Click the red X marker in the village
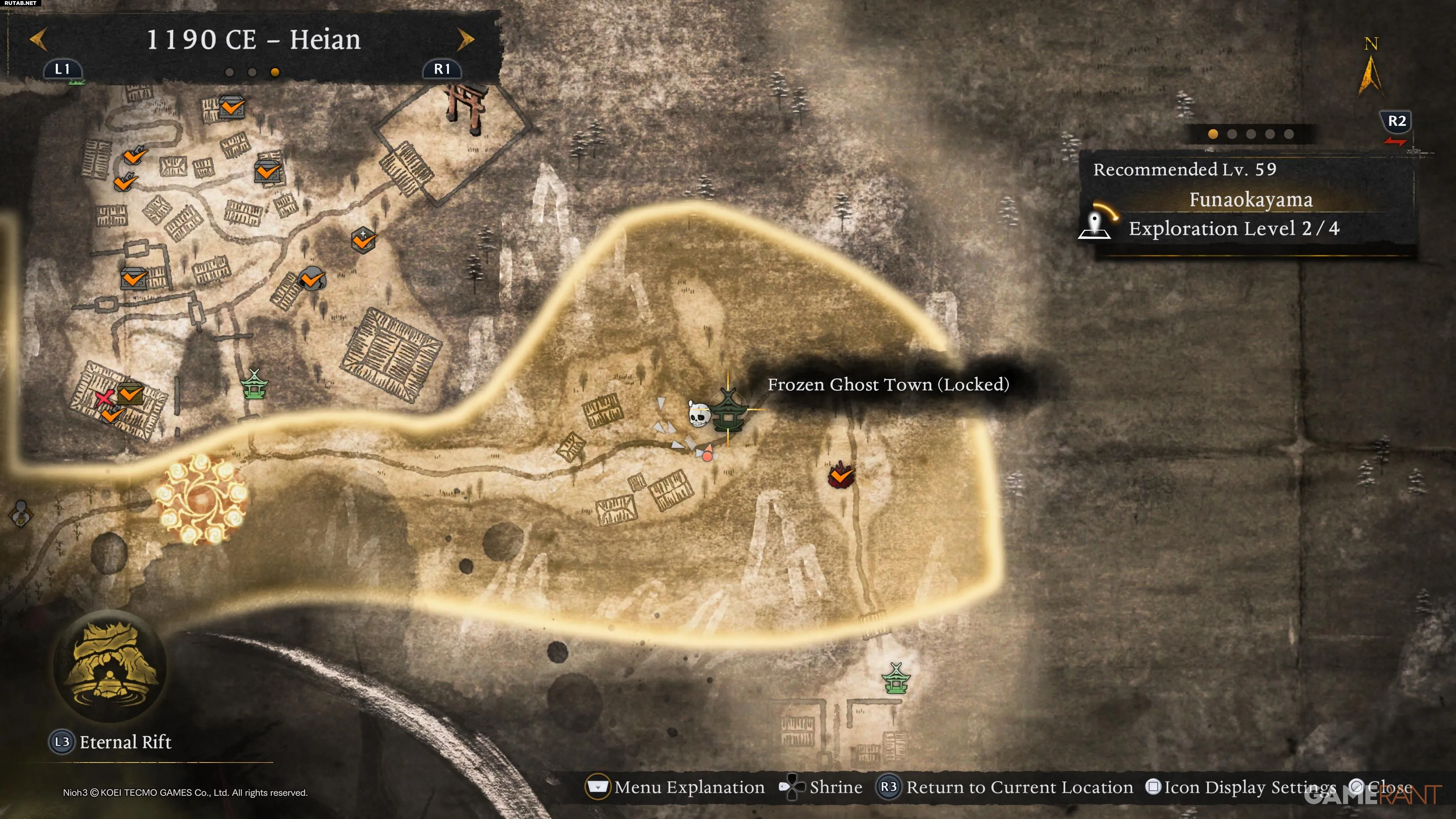This screenshot has width=1456, height=819. [104, 398]
